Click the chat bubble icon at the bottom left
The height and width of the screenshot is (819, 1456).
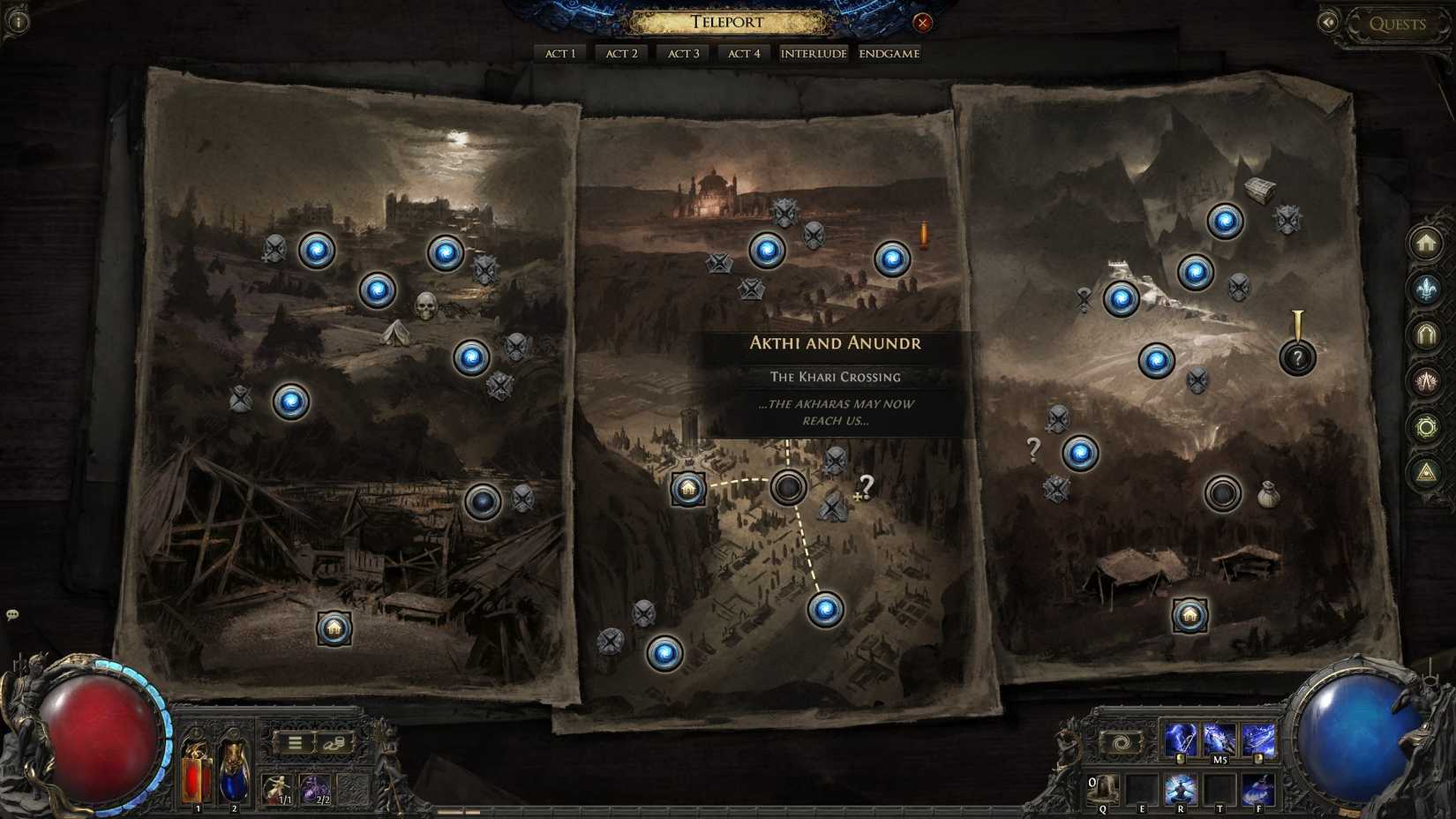point(12,614)
